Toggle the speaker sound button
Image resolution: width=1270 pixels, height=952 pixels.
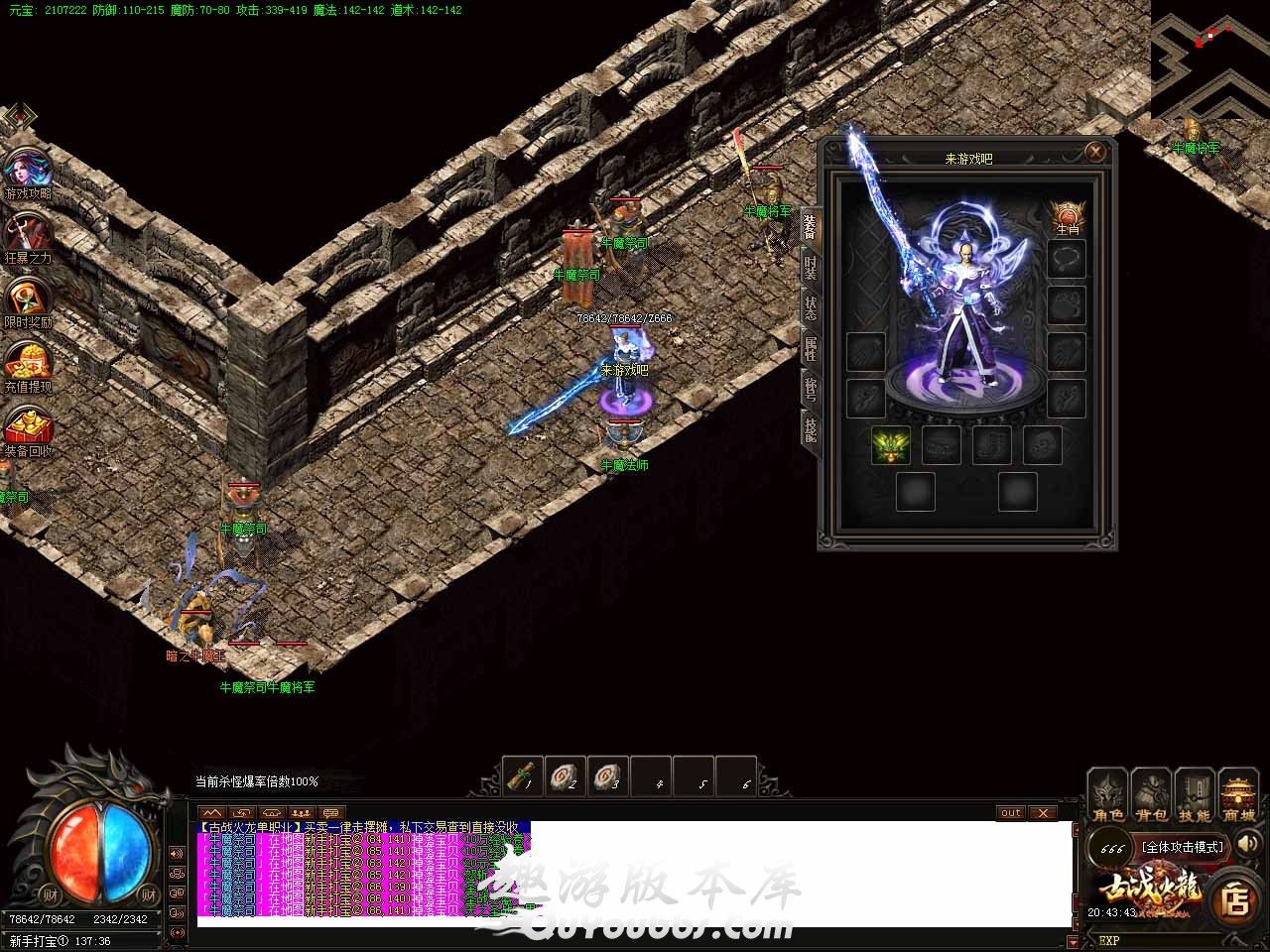[1247, 845]
